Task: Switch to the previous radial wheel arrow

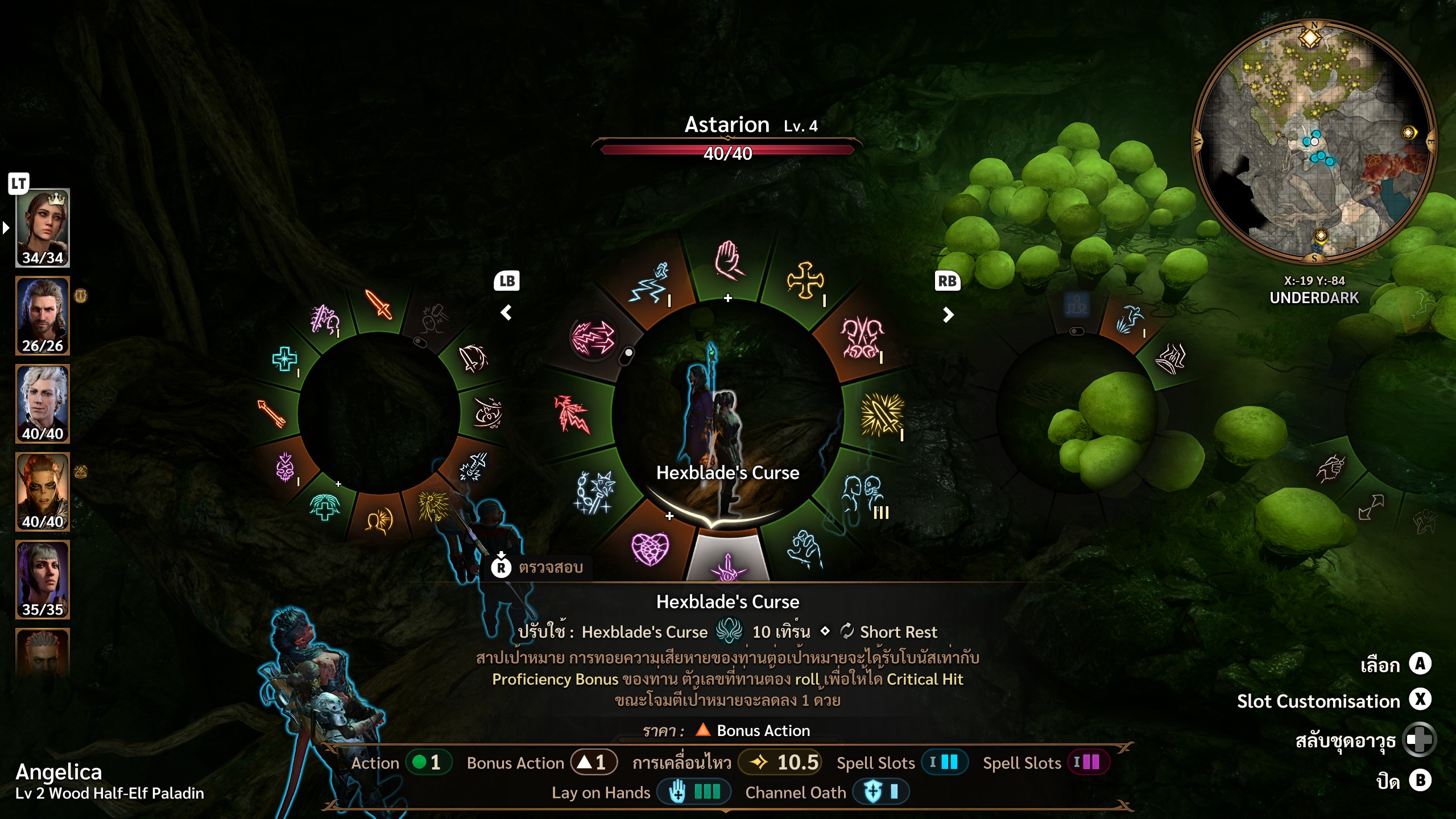Action: pos(506,312)
